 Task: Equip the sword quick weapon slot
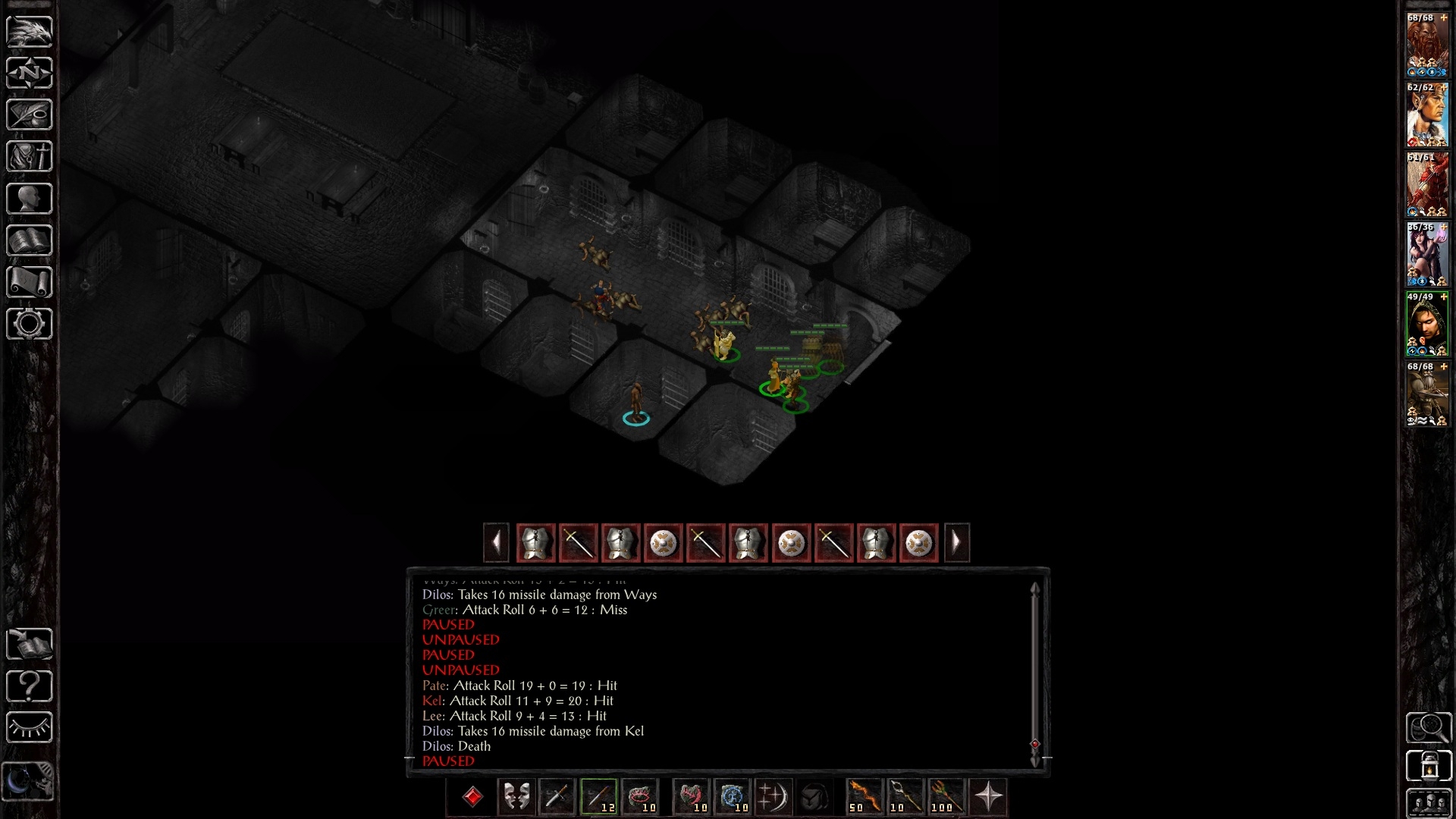pos(557,797)
